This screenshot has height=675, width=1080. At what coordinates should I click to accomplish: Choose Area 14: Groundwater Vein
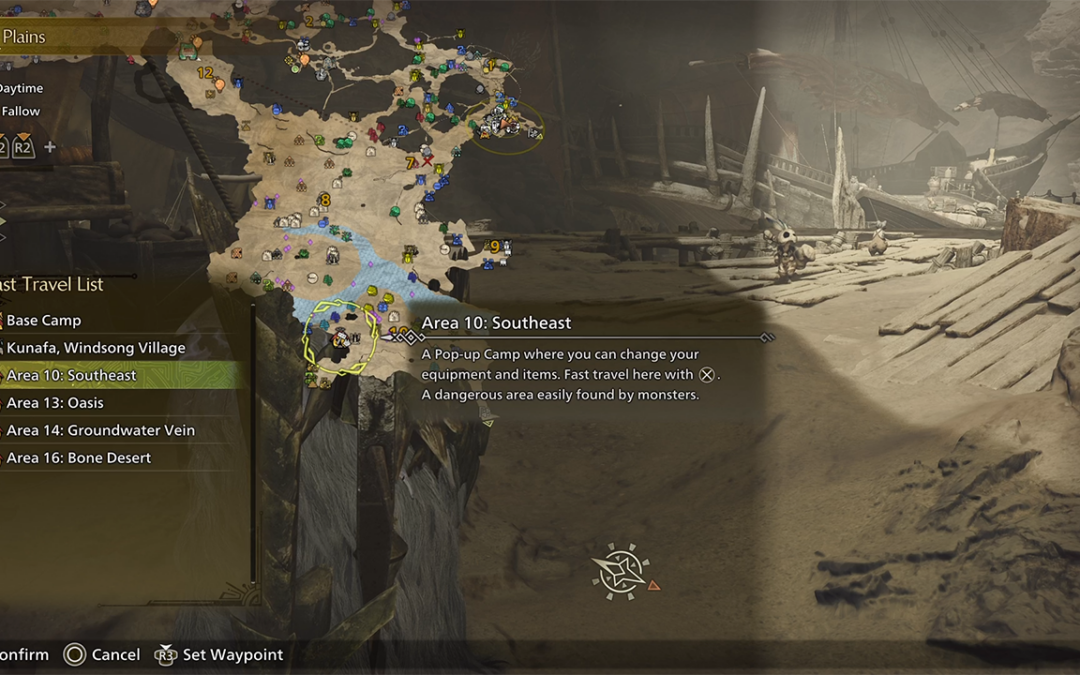[100, 431]
